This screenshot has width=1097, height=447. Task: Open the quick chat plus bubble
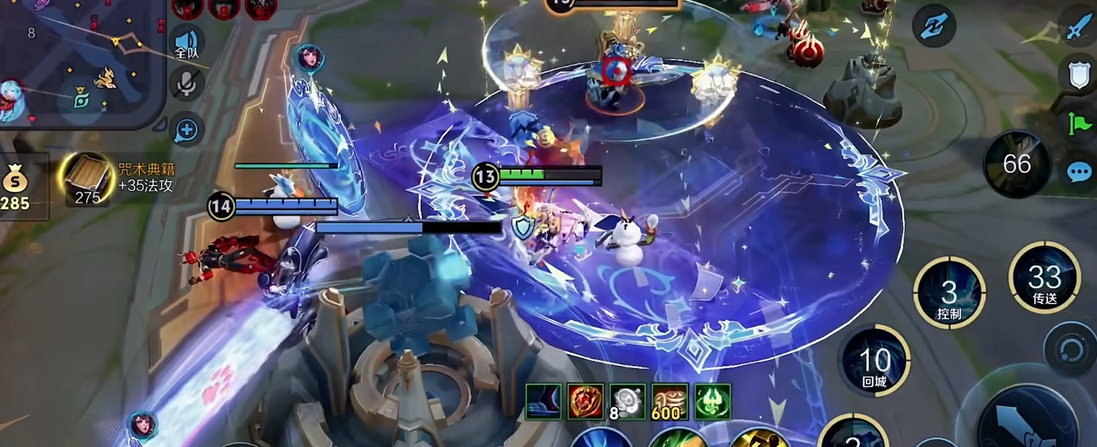tap(186, 128)
